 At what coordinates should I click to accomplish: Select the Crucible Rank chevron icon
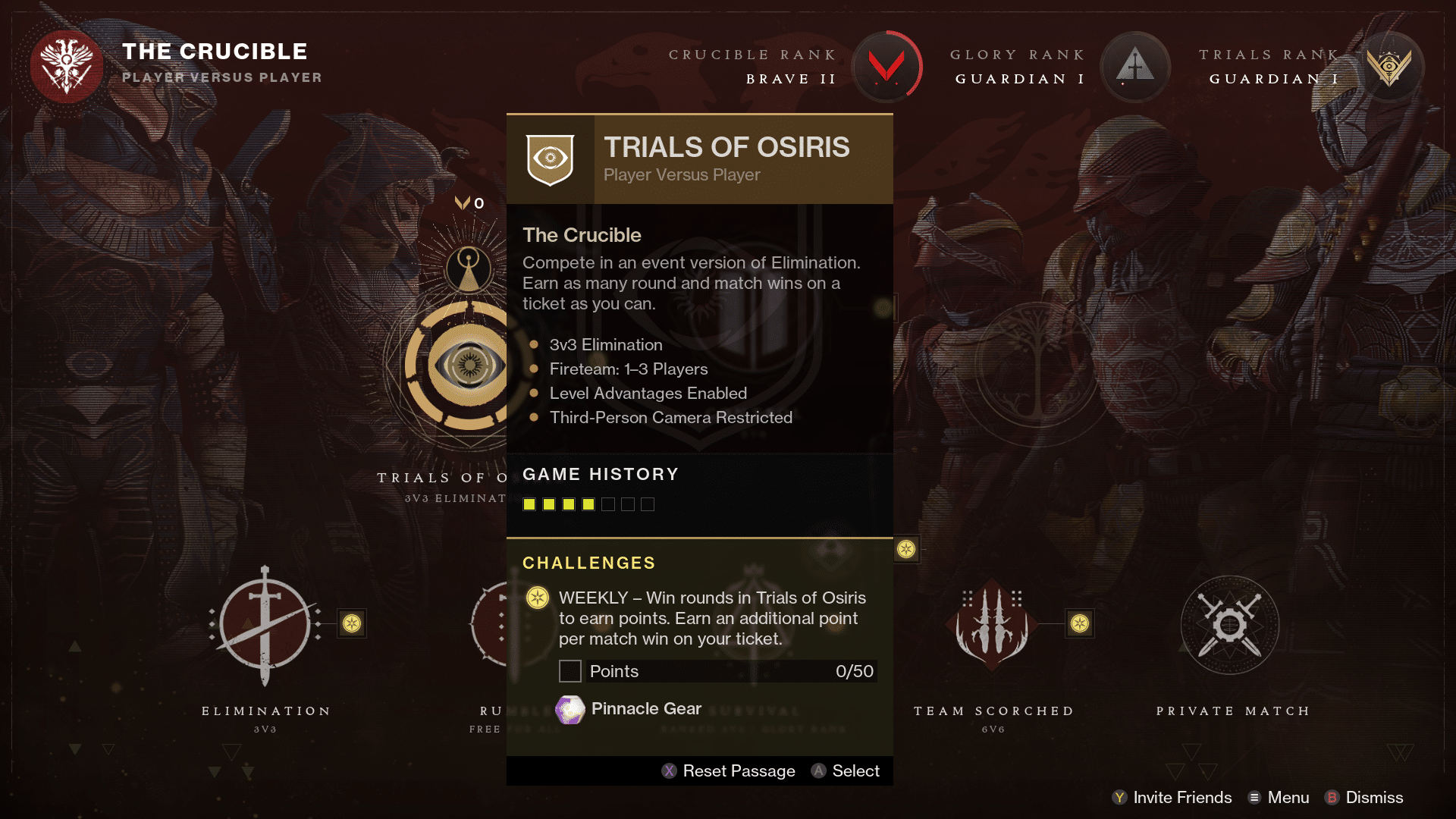click(x=887, y=67)
